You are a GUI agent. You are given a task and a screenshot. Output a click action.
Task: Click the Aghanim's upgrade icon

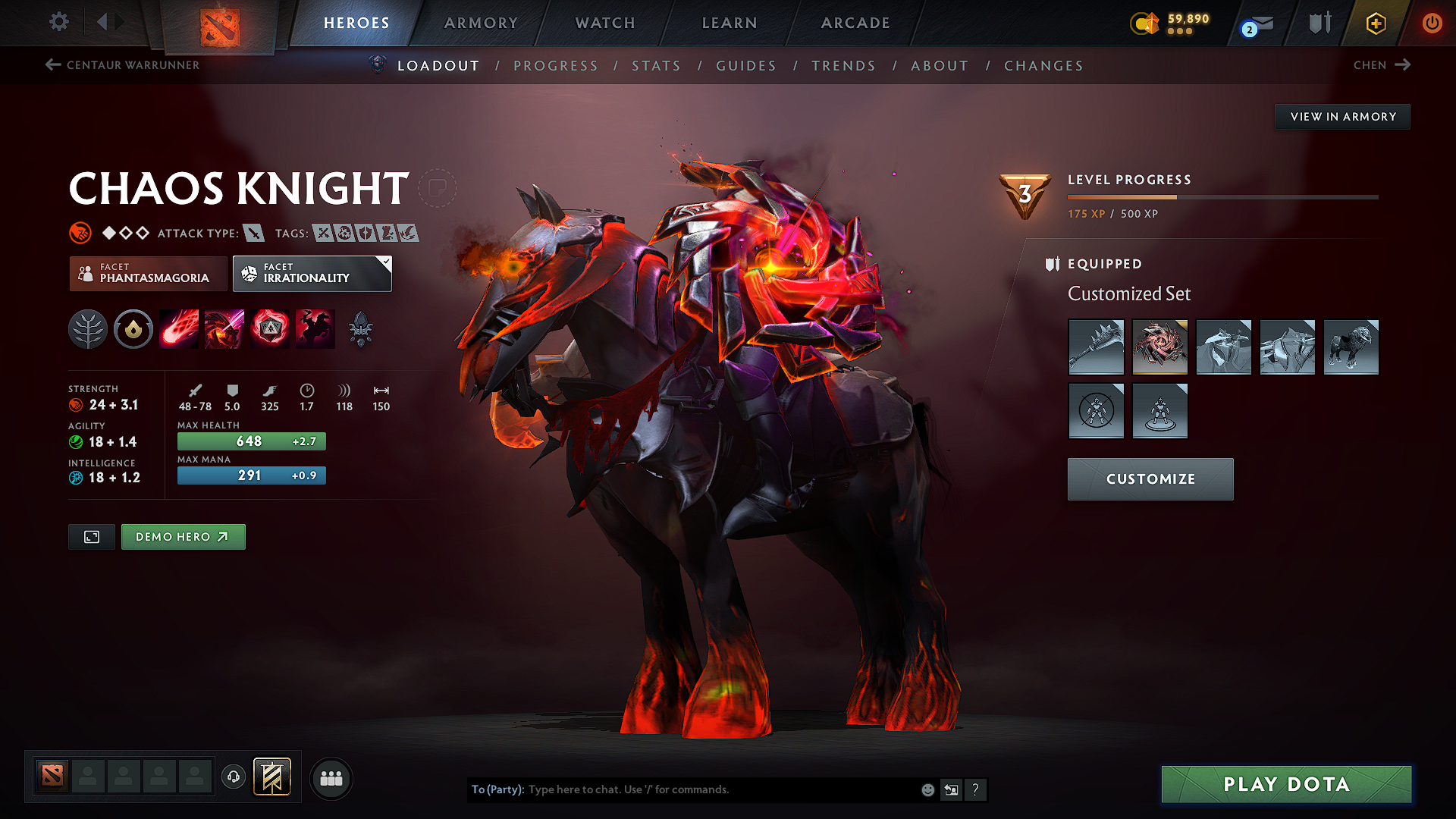[x=362, y=328]
